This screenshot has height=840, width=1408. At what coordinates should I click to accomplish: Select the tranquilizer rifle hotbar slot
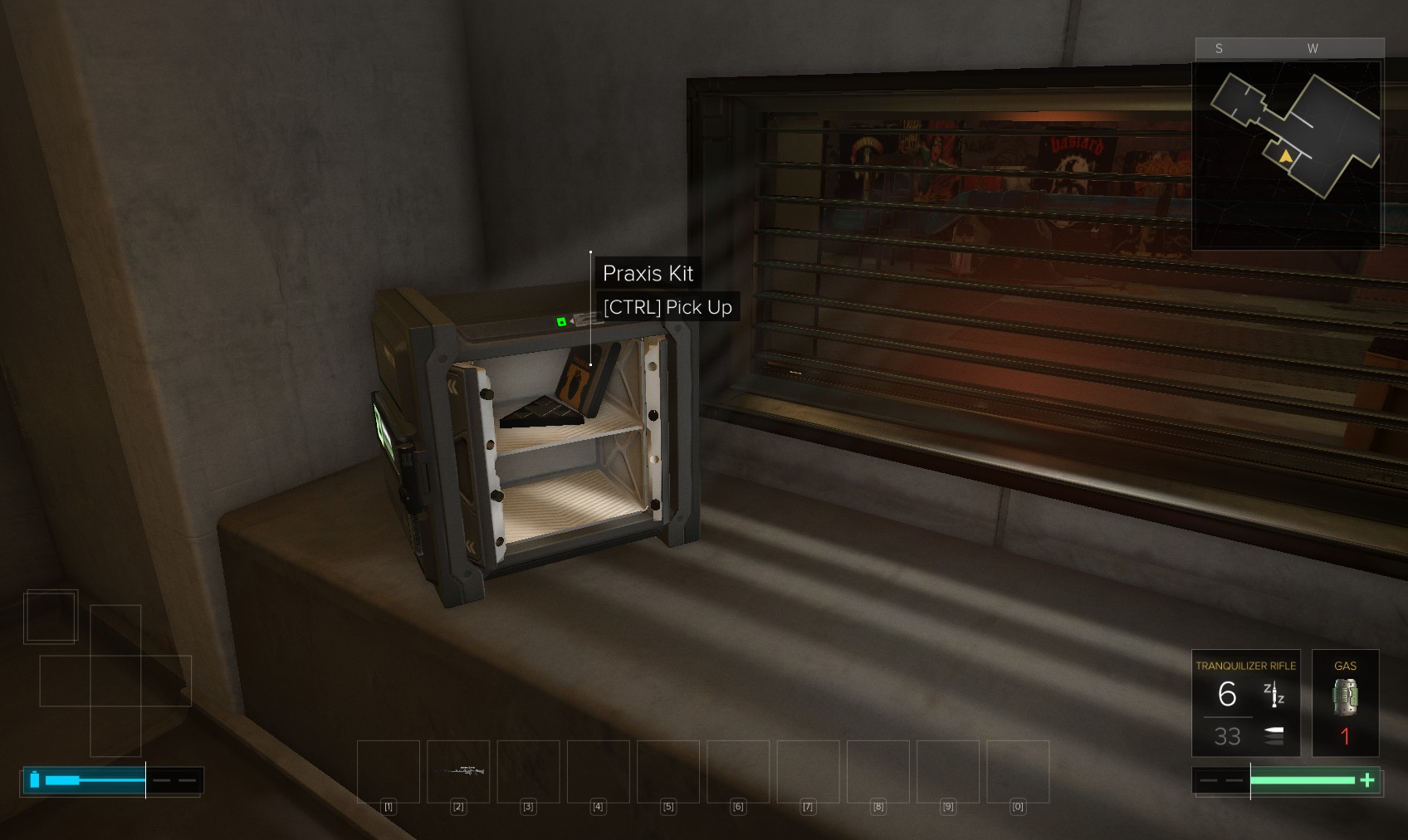[x=458, y=771]
